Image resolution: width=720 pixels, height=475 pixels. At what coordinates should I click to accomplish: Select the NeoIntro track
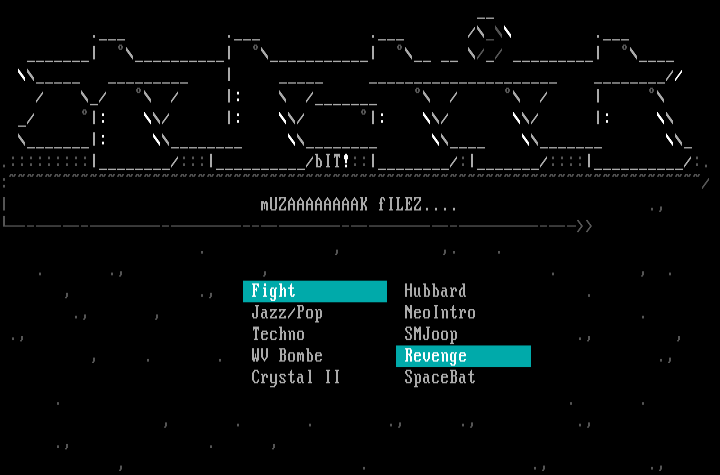(x=439, y=313)
